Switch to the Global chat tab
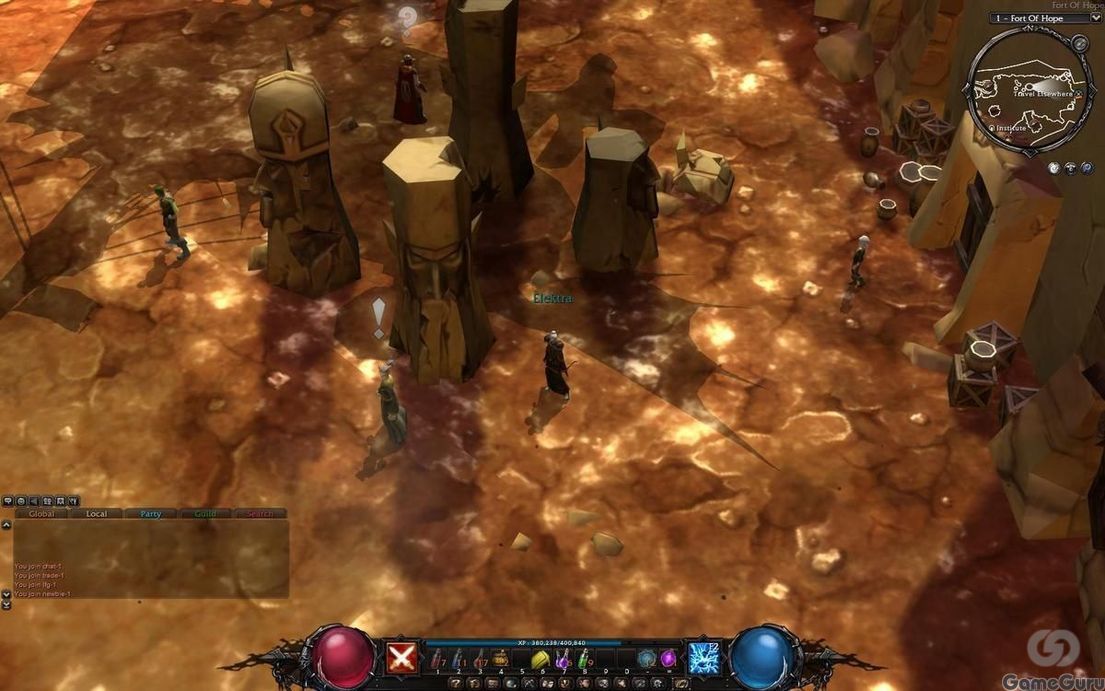 (x=42, y=514)
